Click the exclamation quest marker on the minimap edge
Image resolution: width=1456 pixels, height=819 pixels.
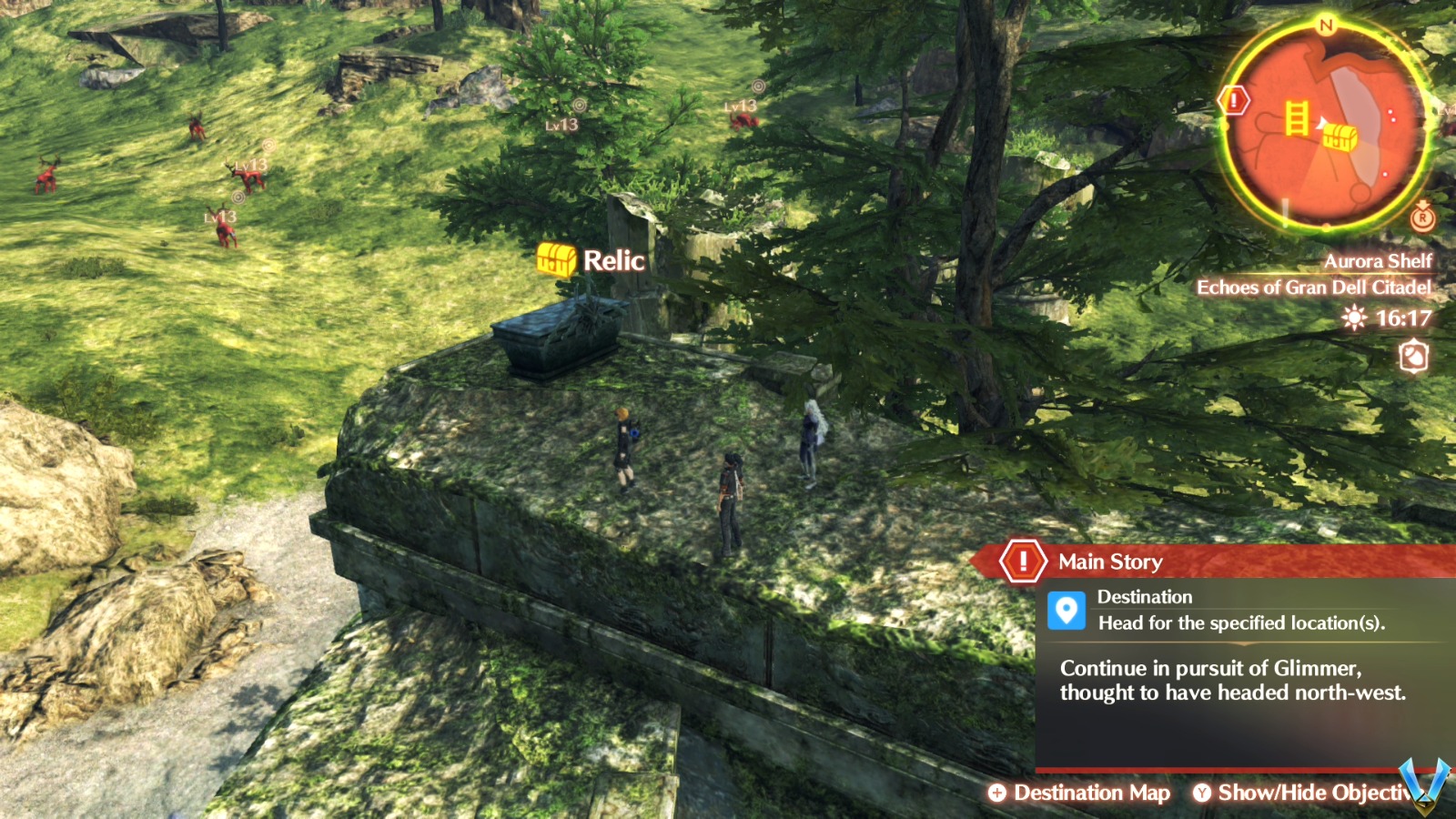coord(1233,100)
